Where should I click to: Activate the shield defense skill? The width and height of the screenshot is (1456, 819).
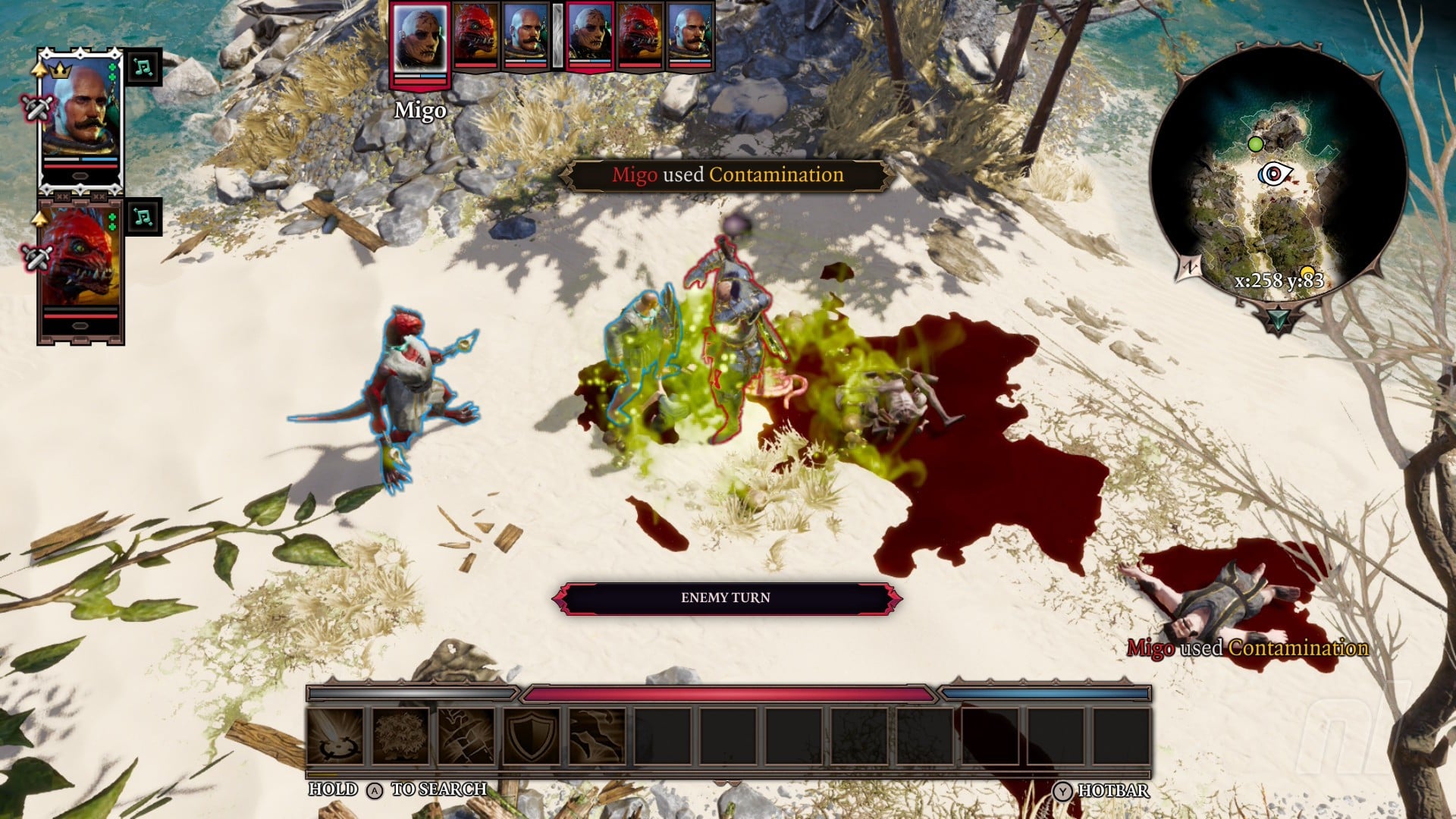coord(532,736)
